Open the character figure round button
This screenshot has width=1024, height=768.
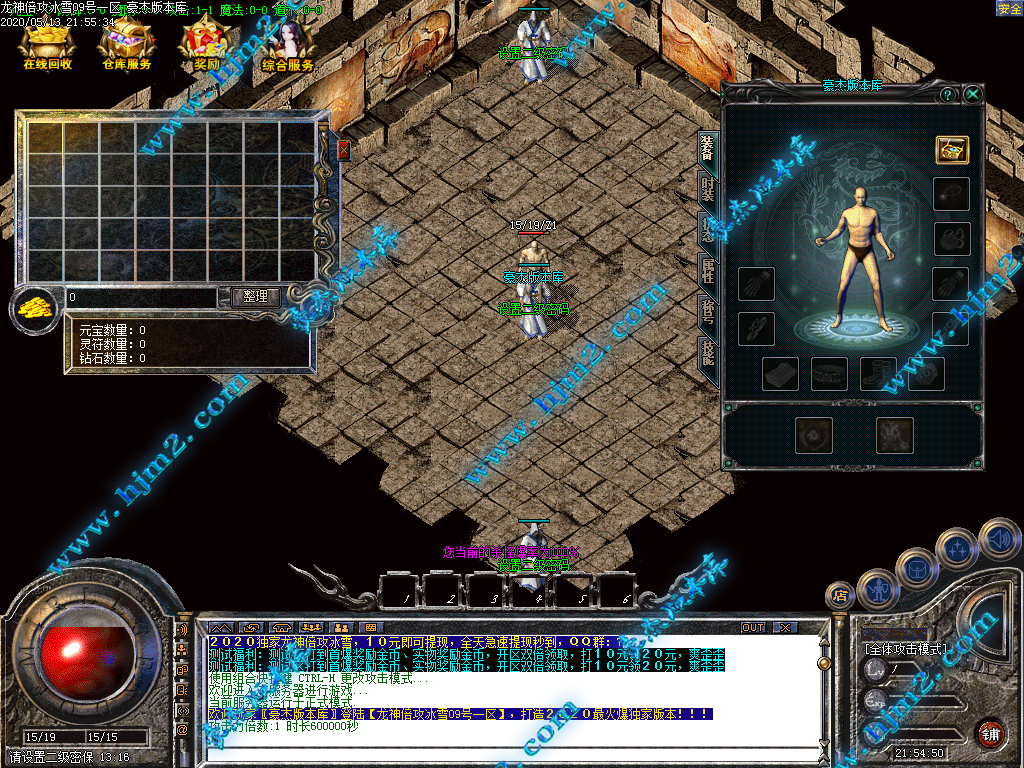click(x=877, y=590)
